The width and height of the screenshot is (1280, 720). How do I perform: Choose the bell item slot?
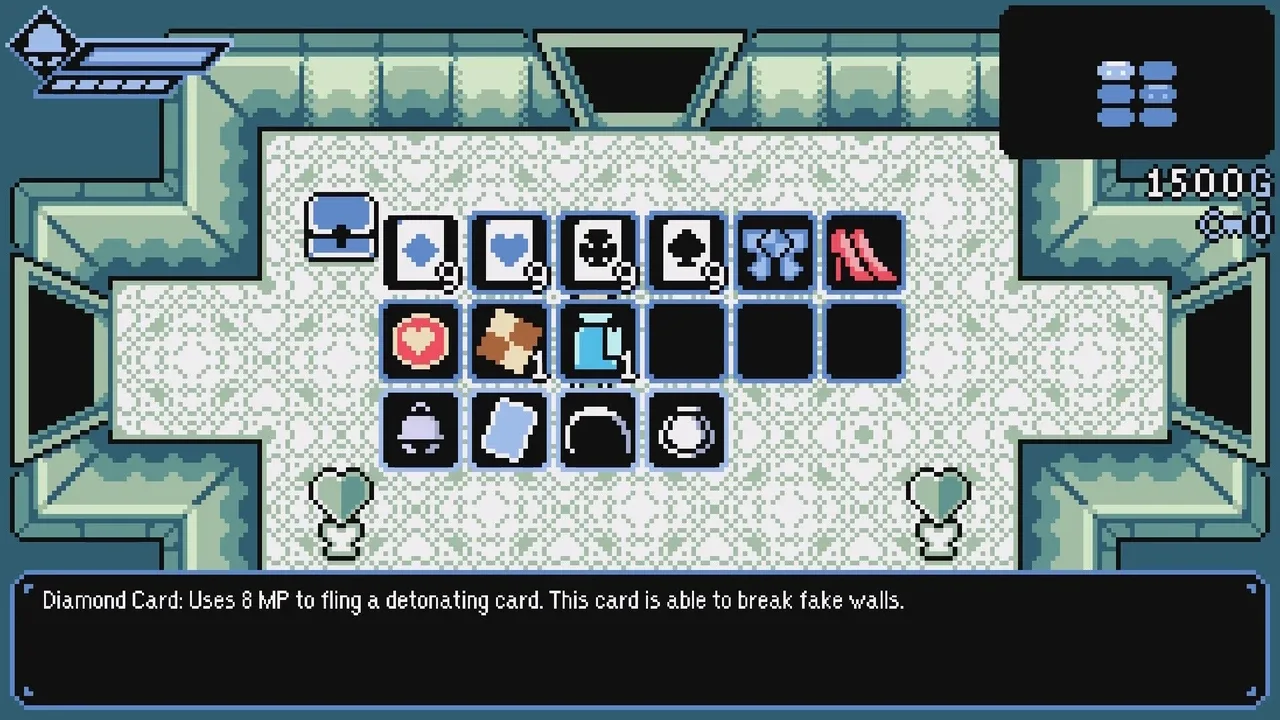[421, 430]
